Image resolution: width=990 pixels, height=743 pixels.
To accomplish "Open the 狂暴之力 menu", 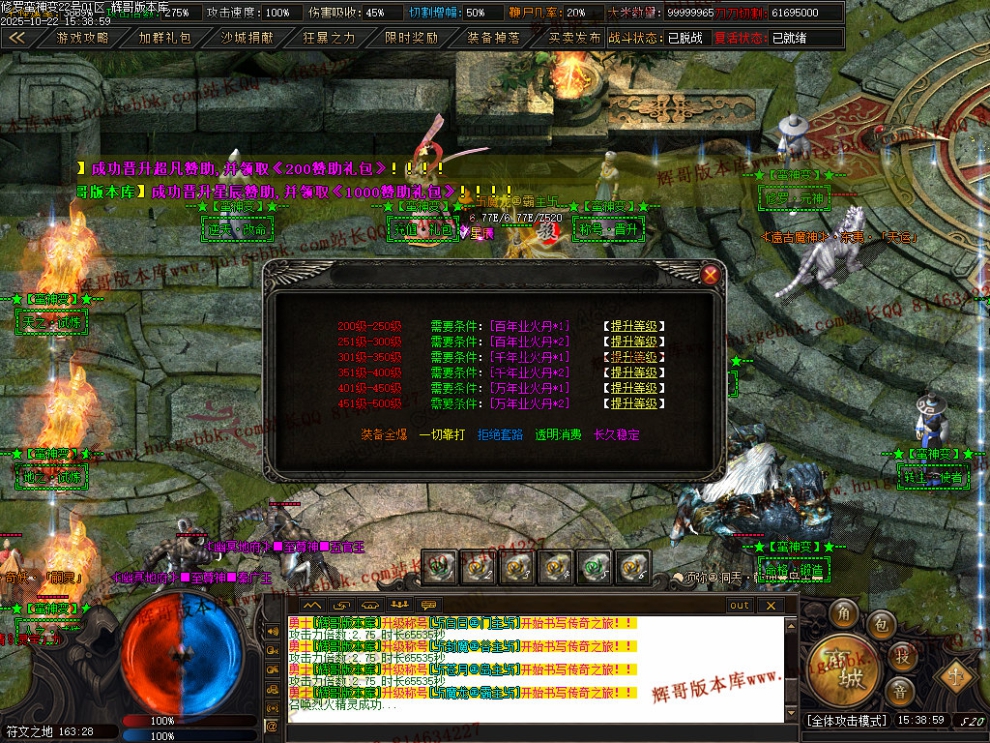I will point(328,38).
